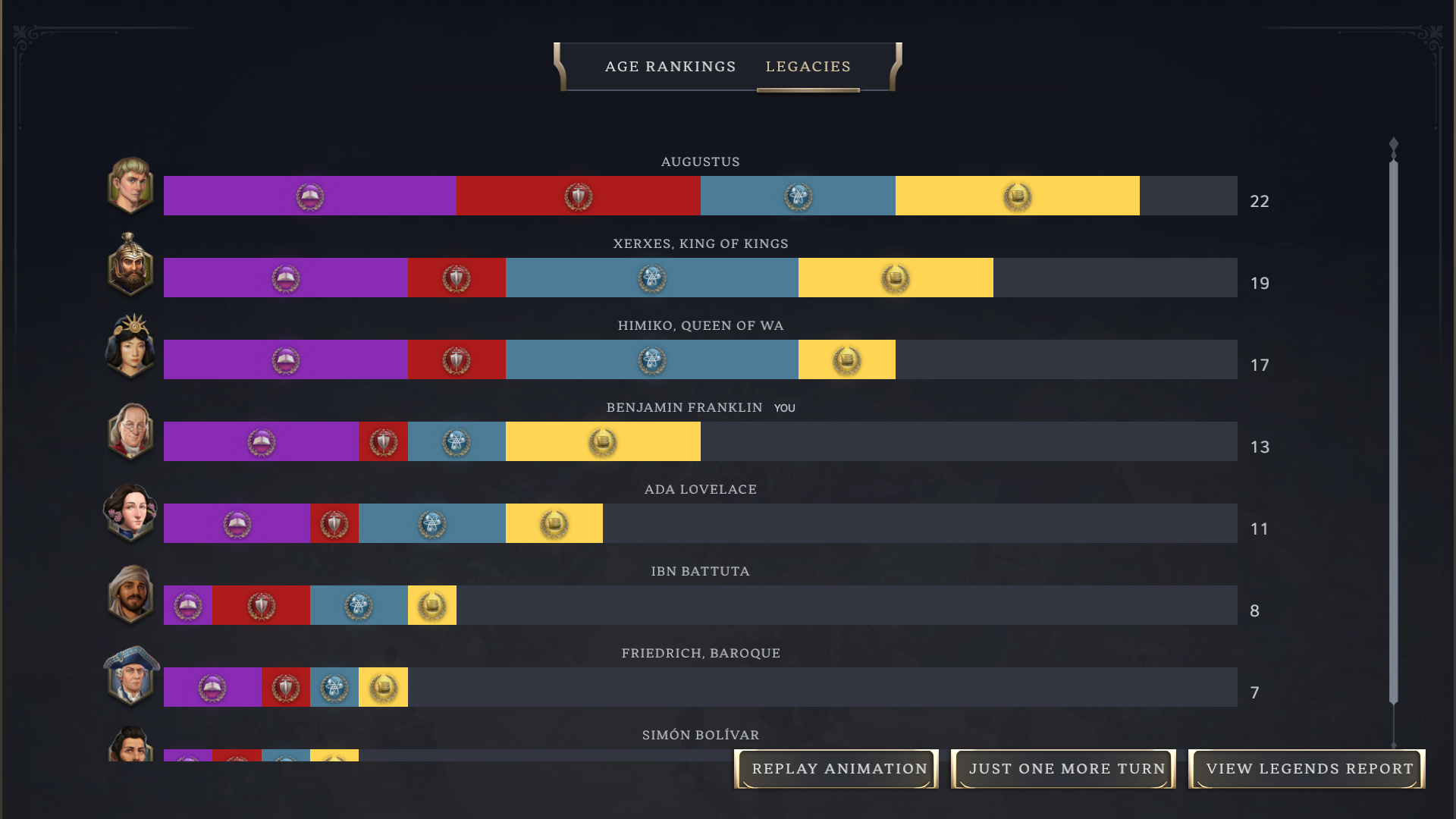The width and height of the screenshot is (1456, 819).
Task: Select the economic coin medallion on Himiko's bar
Action: pos(847,359)
